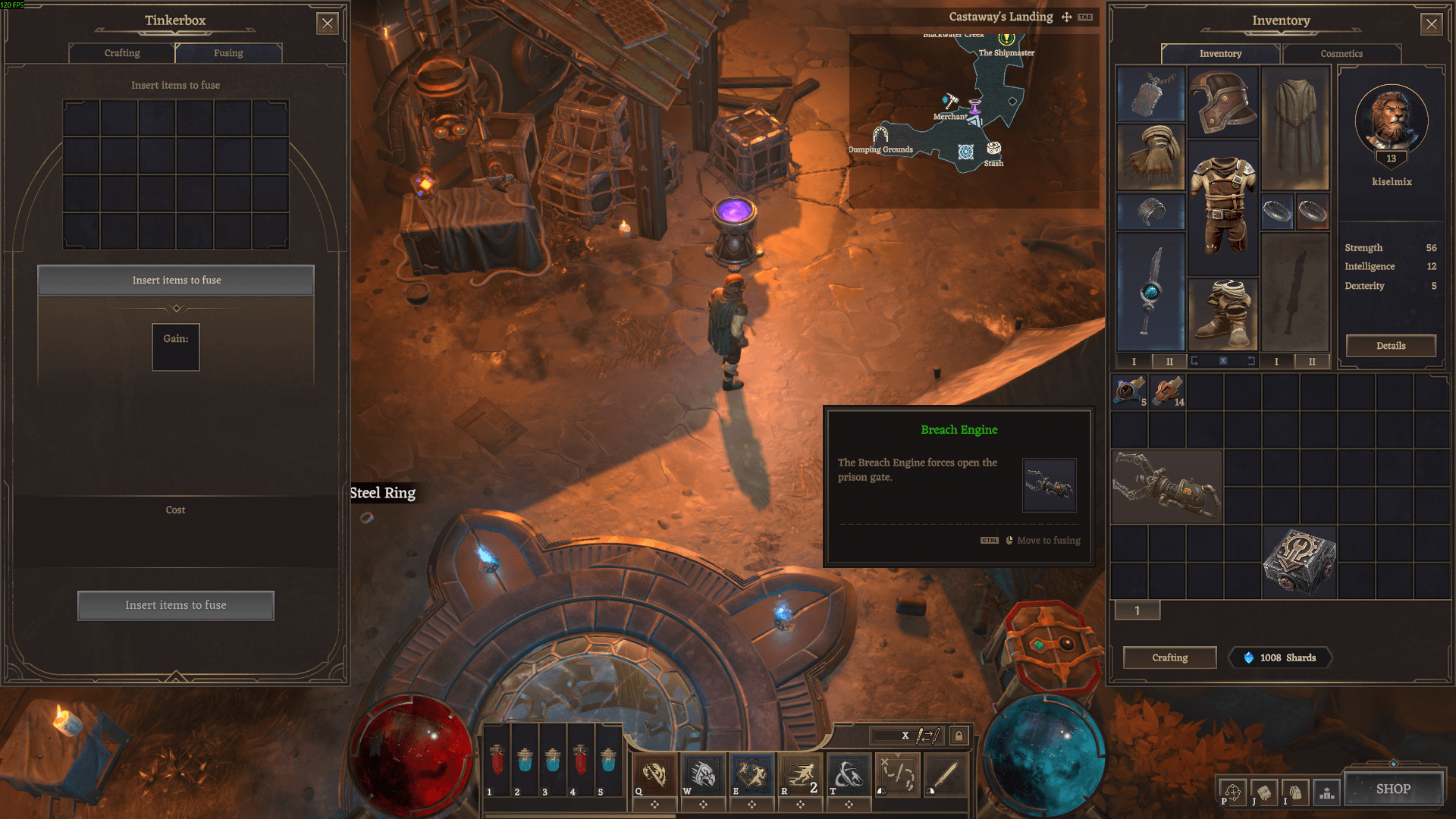Viewport: 1456px width, 819px height.
Task: Open the P passives skill tree icon
Action: coord(1233,792)
